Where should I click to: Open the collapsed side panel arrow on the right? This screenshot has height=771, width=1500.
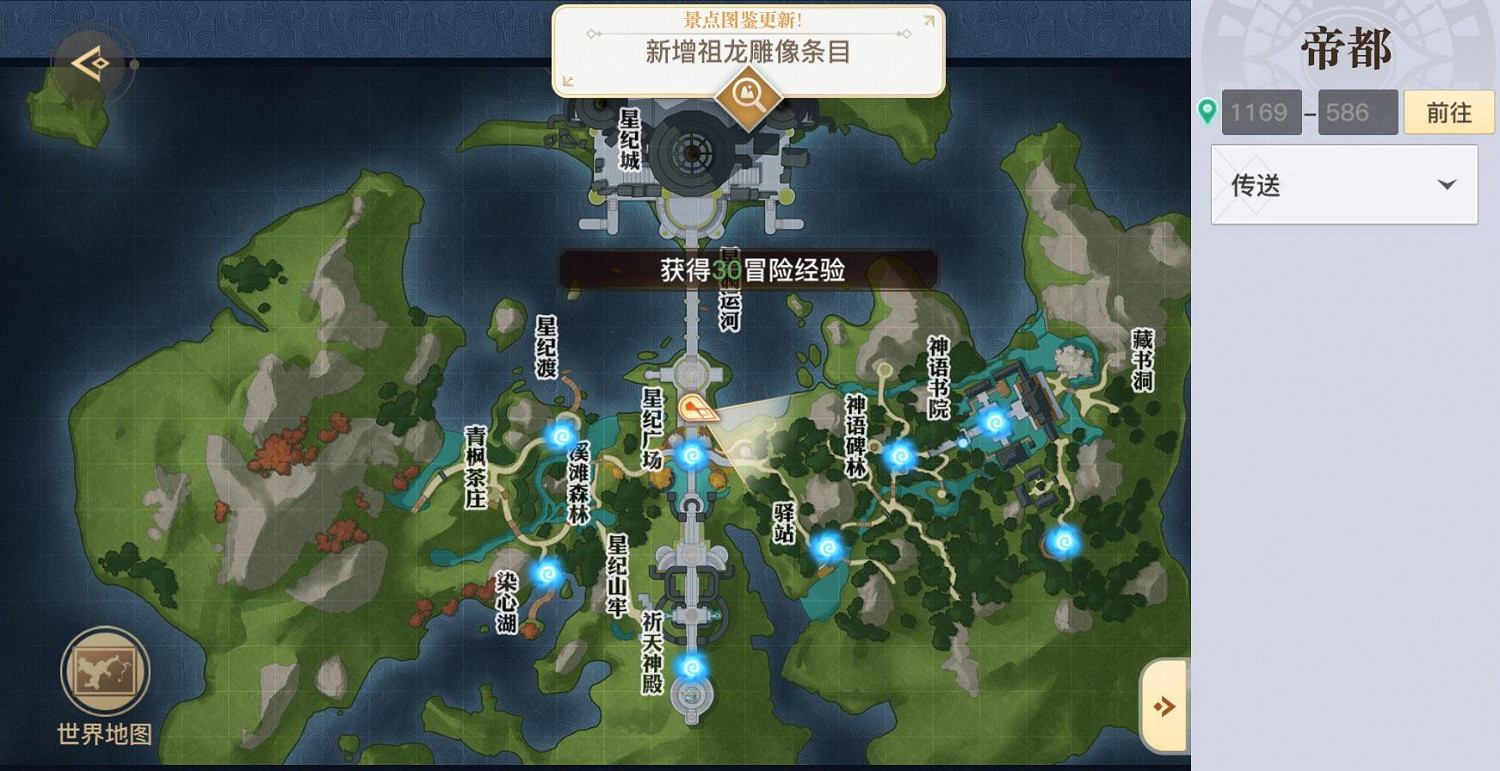tap(1163, 705)
